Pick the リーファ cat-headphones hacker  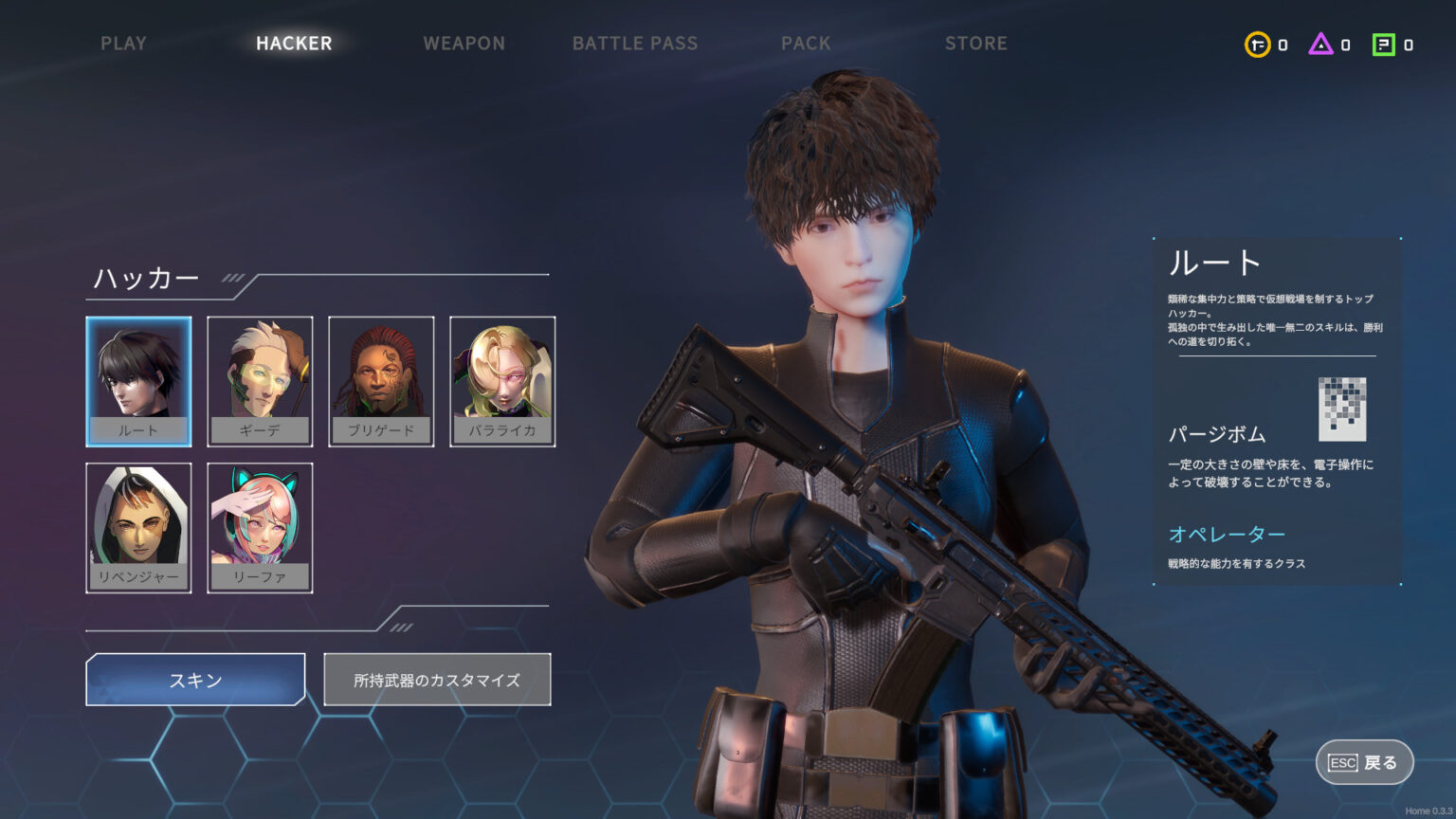click(x=260, y=528)
